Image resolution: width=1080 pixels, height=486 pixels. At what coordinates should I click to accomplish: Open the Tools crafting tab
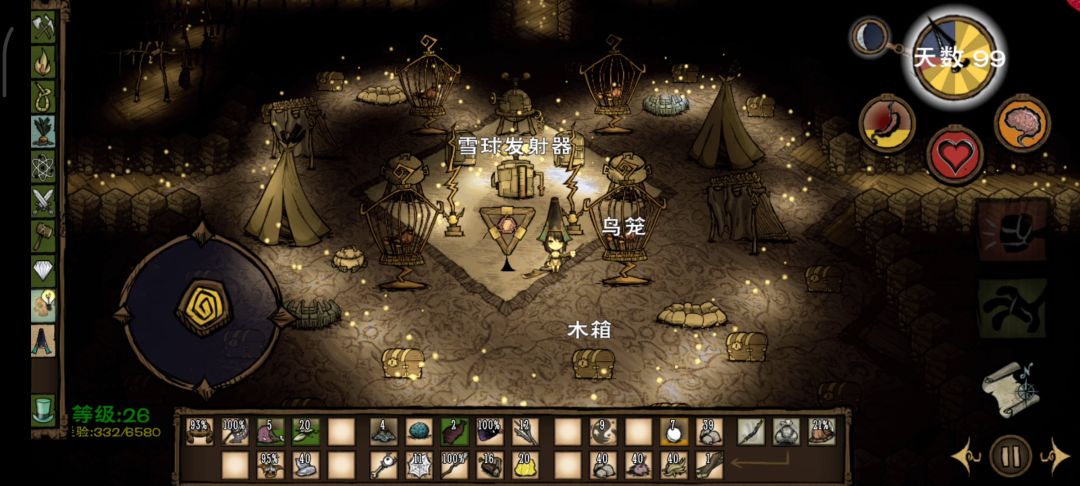click(43, 27)
